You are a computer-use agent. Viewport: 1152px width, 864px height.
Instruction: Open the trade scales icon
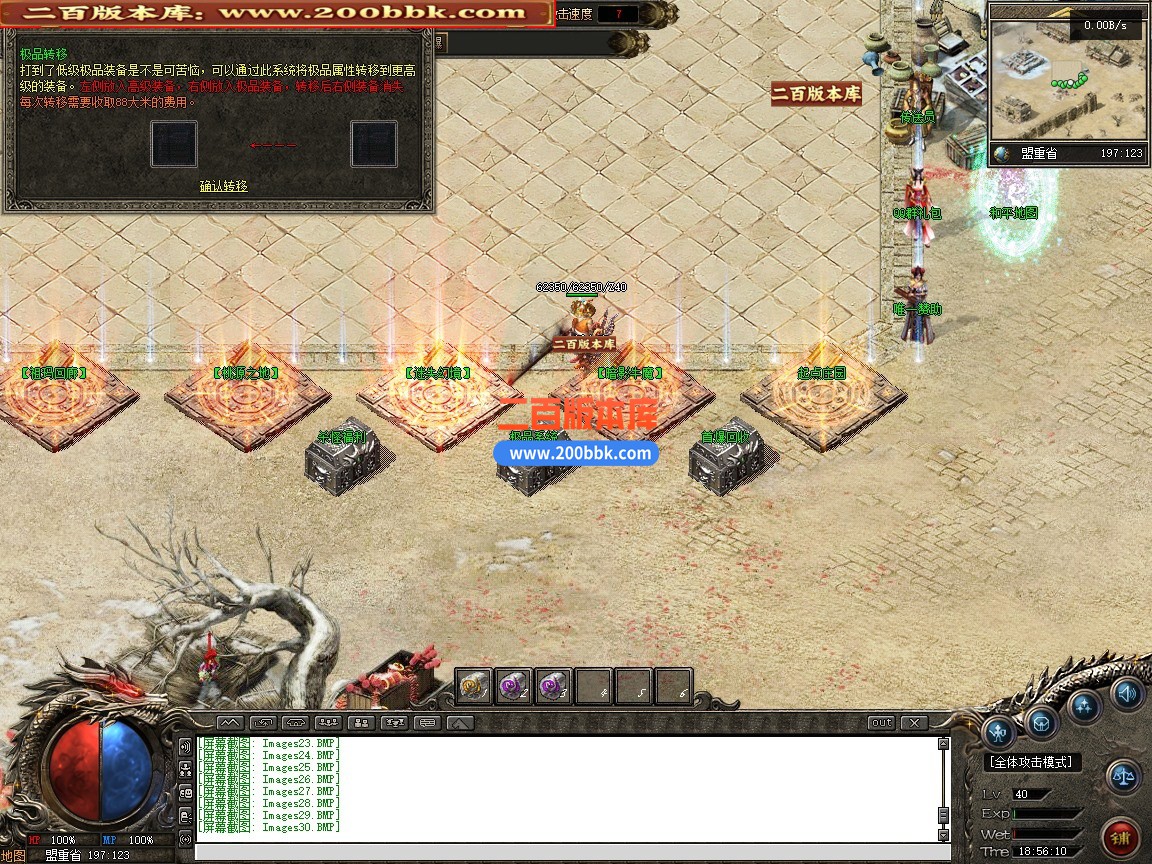pos(1124,776)
